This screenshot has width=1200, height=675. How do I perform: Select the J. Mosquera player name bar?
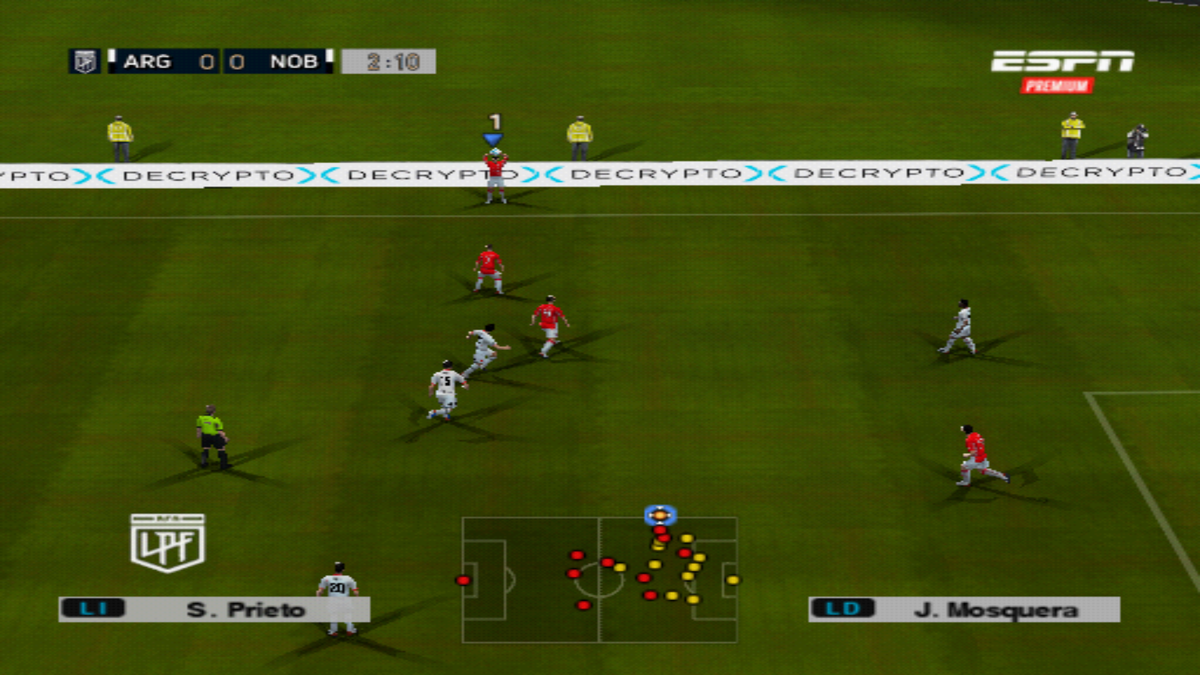coord(964,609)
